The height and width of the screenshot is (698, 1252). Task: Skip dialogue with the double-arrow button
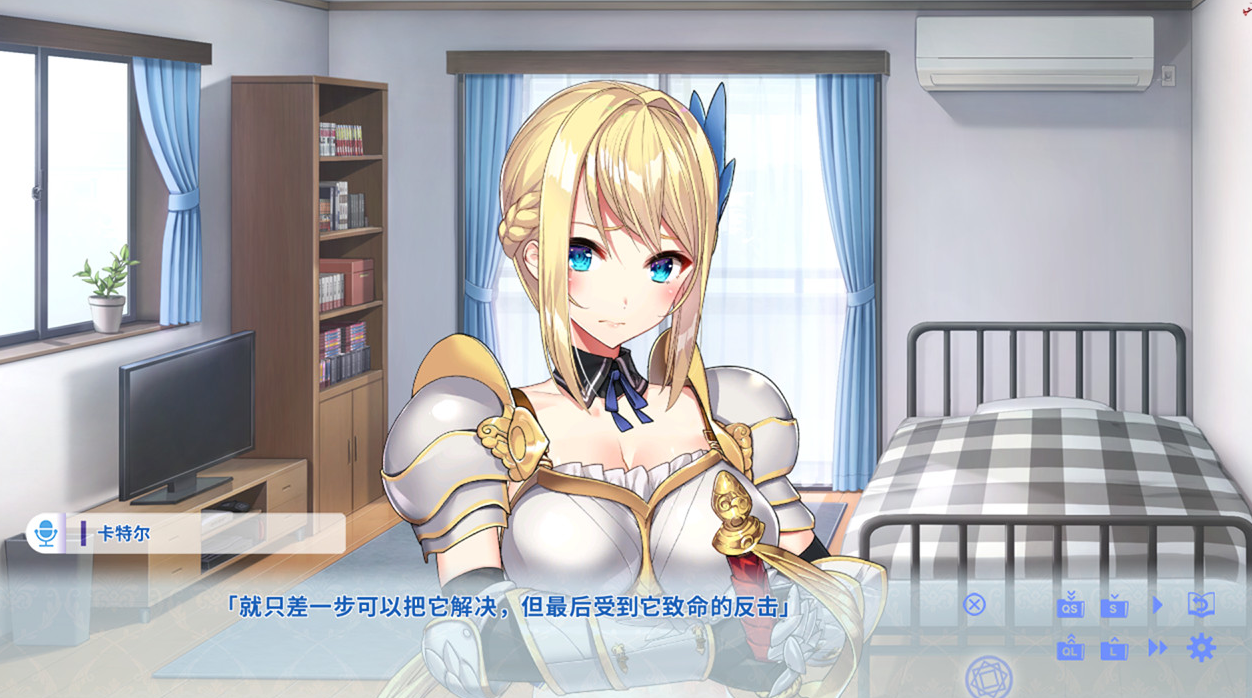1158,648
